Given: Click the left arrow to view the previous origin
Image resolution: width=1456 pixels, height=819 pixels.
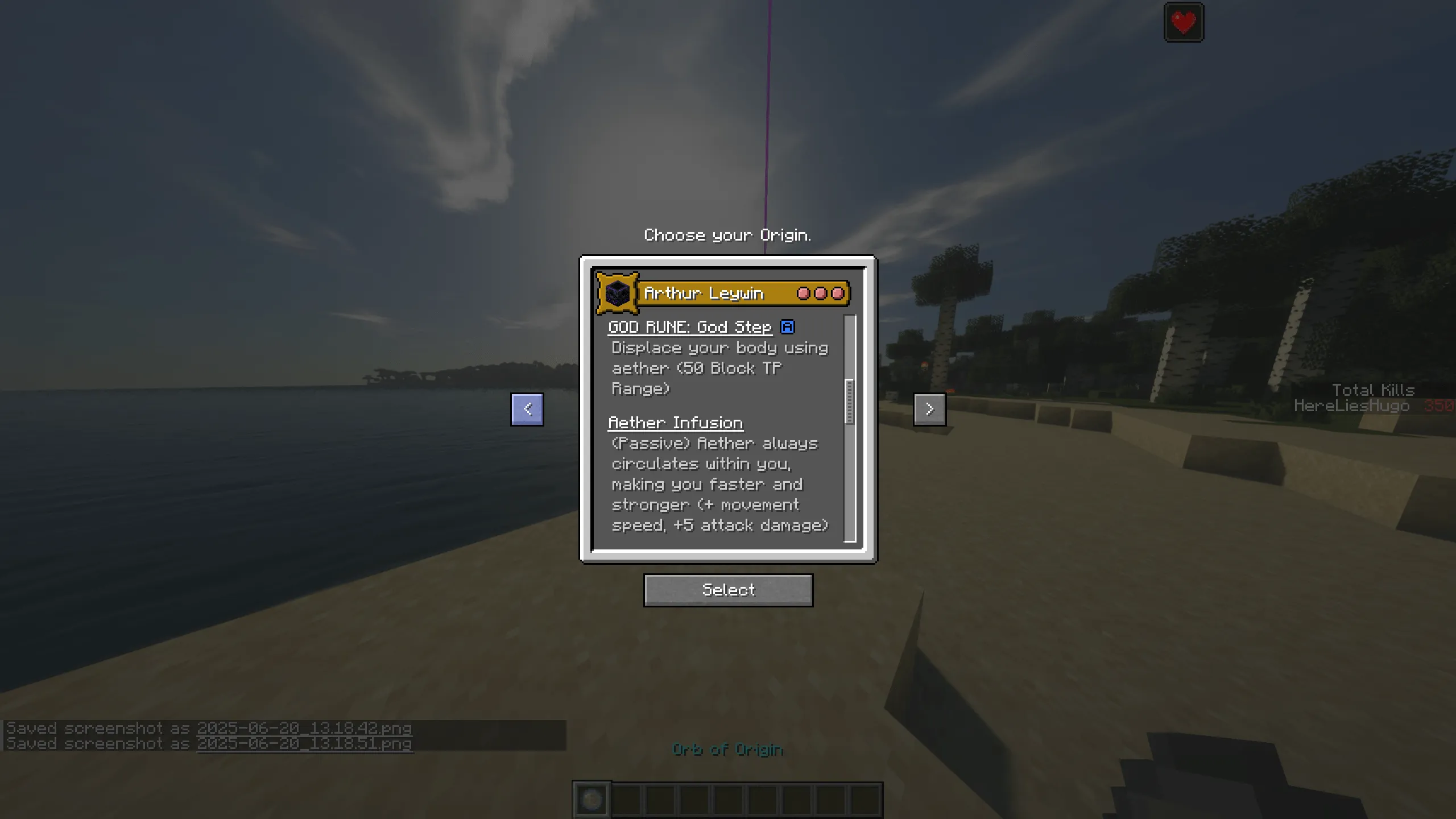Looking at the screenshot, I should 526,409.
